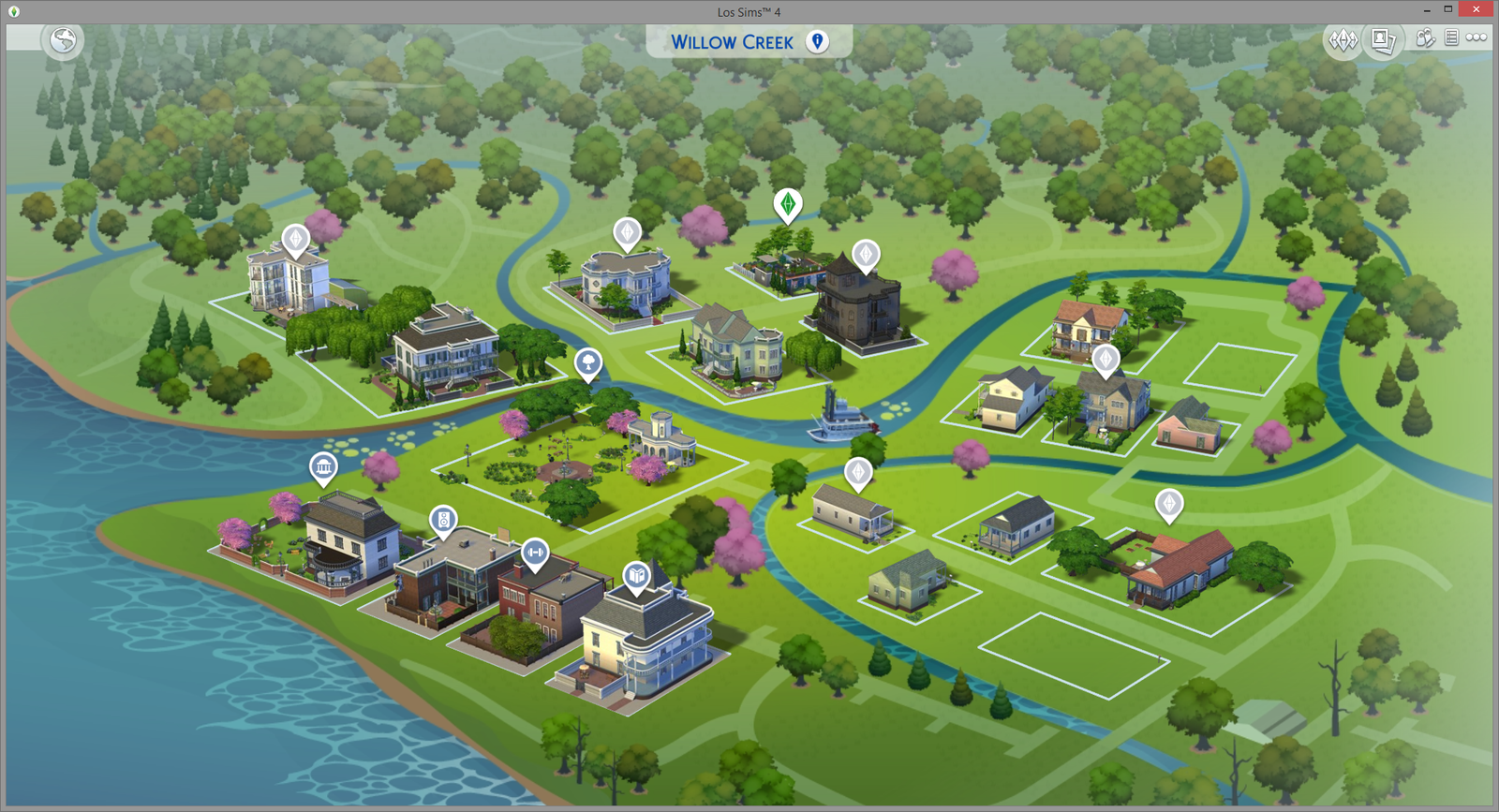Open the world select globe button

coord(64,40)
